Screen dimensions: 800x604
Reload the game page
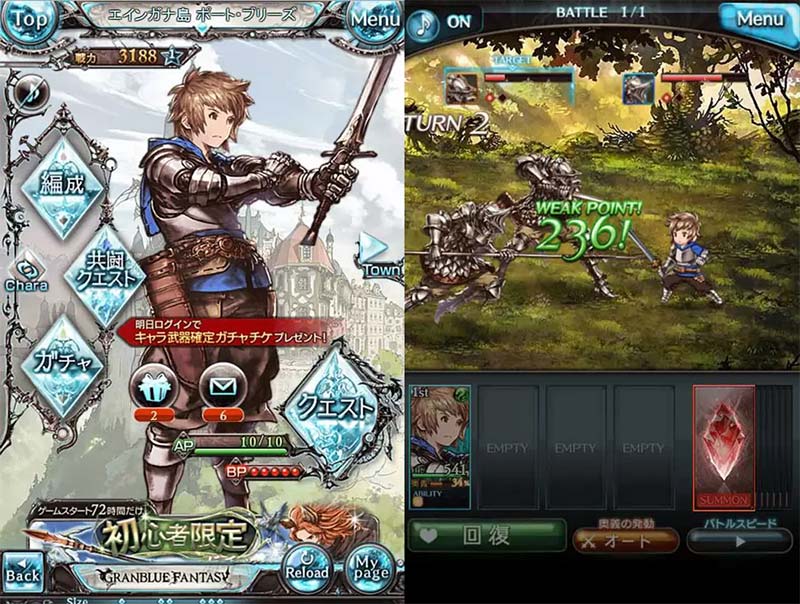306,567
